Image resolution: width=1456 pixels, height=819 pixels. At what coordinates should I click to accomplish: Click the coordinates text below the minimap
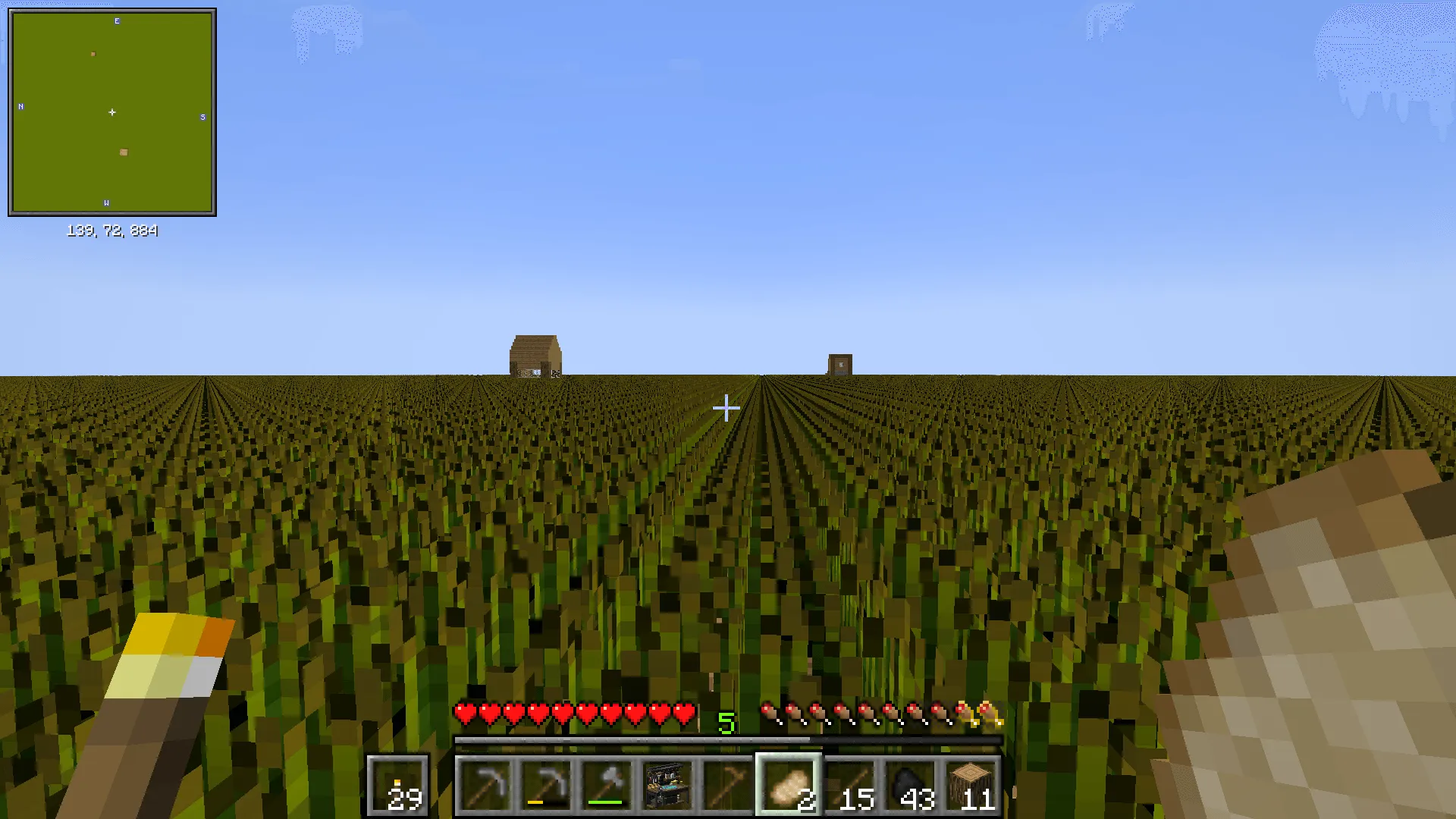pos(112,231)
